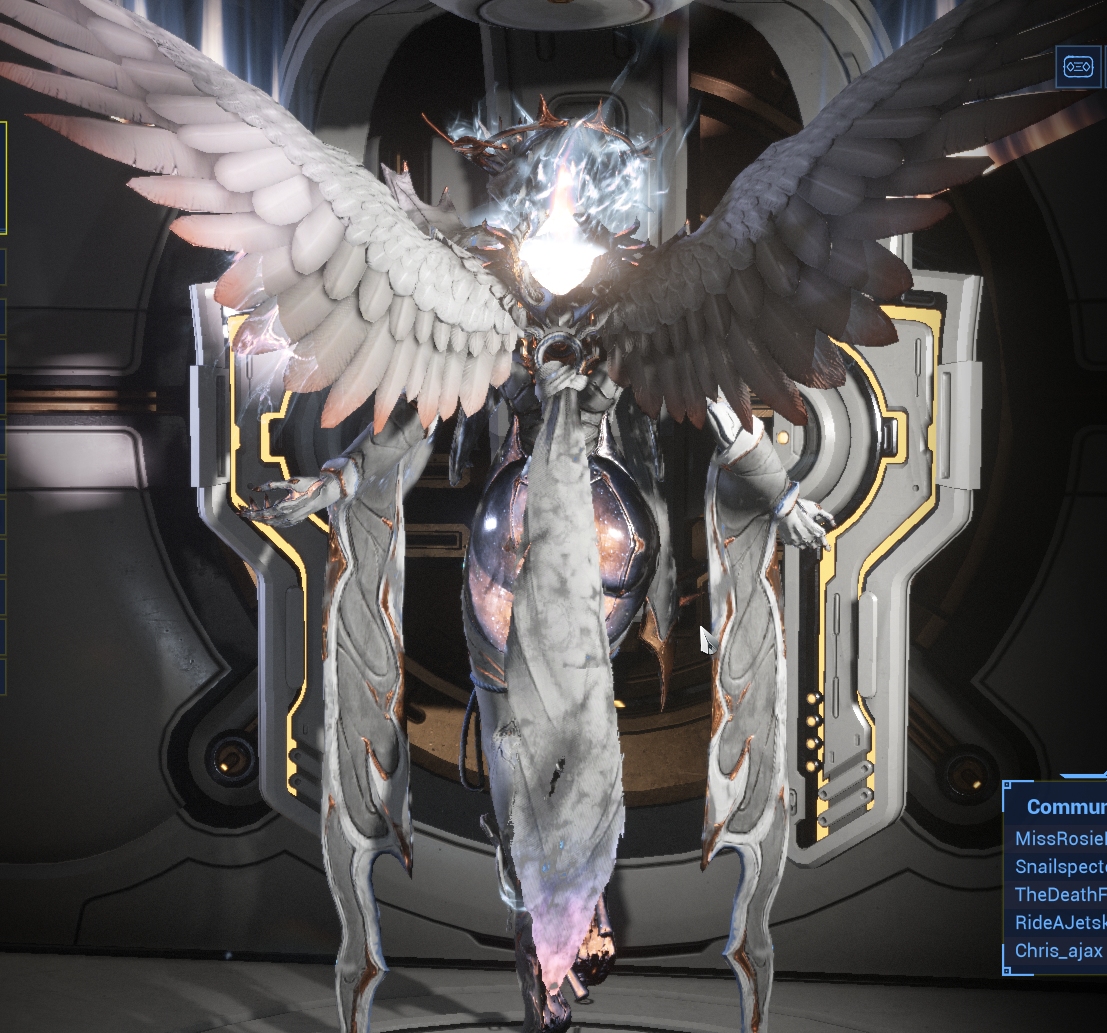Choose the TheDeath player row

pos(1060,894)
